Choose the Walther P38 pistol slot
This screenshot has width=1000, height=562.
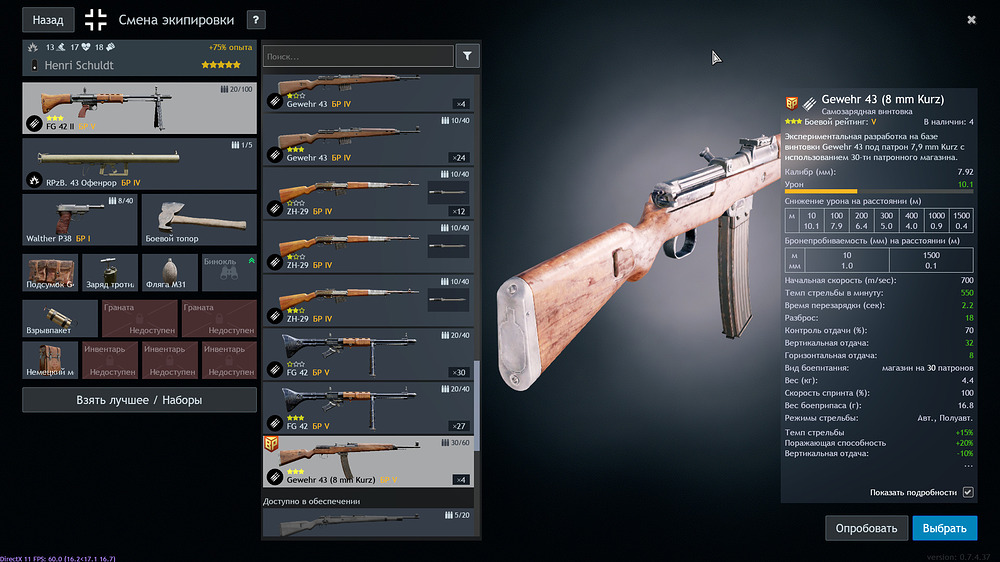(79, 220)
